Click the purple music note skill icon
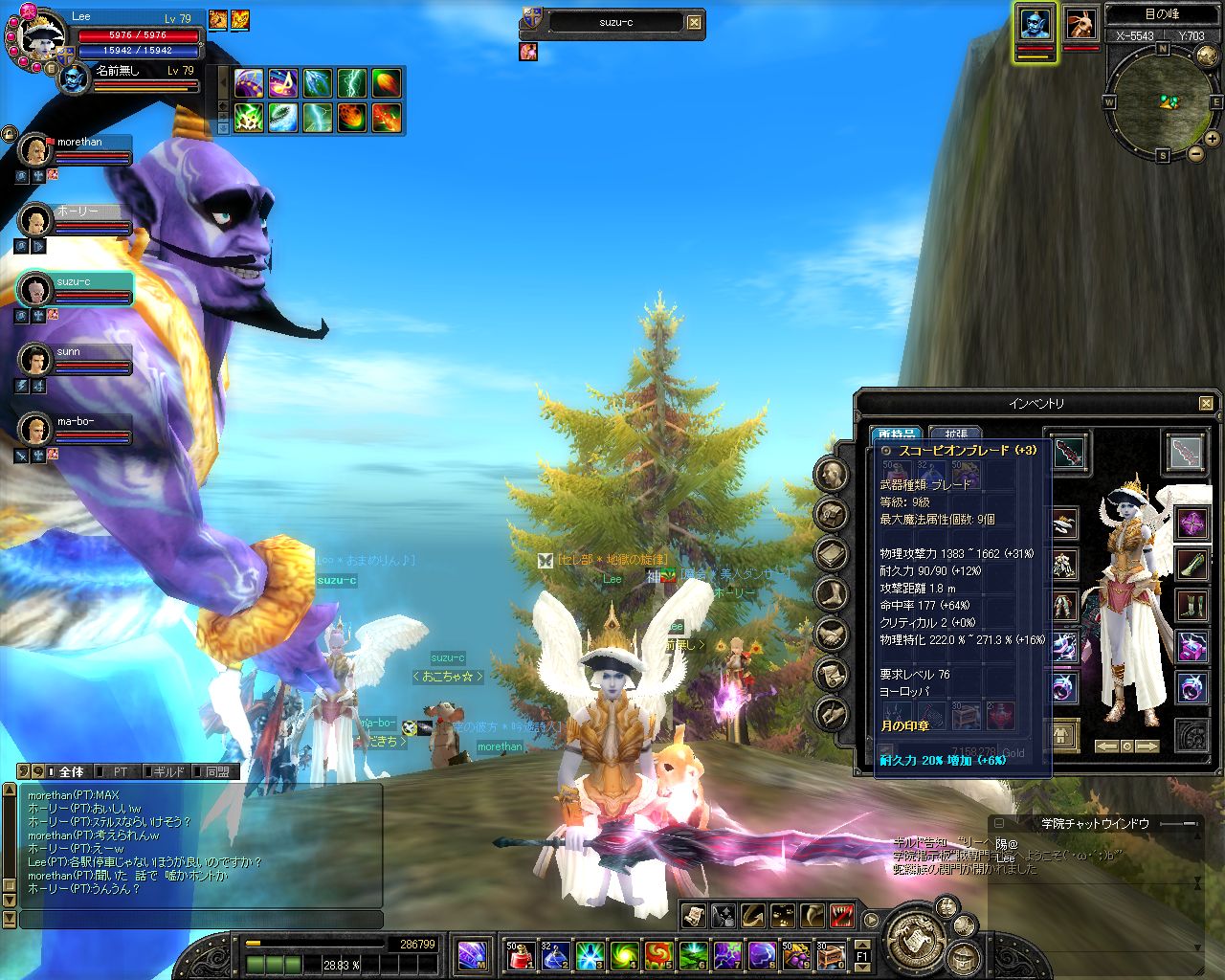Image resolution: width=1225 pixels, height=980 pixels. coord(283,84)
